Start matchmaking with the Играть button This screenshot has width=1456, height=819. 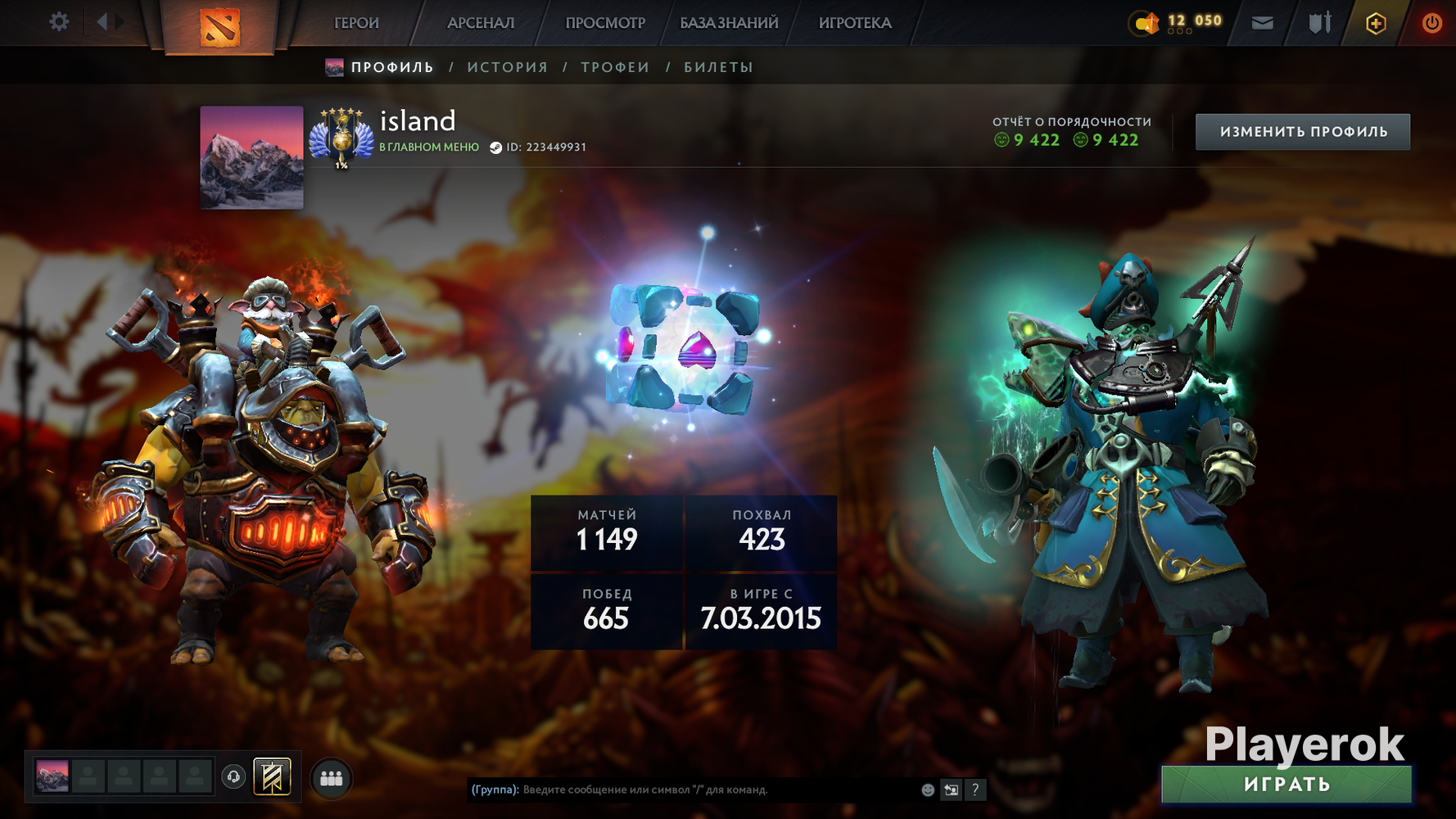click(1286, 785)
